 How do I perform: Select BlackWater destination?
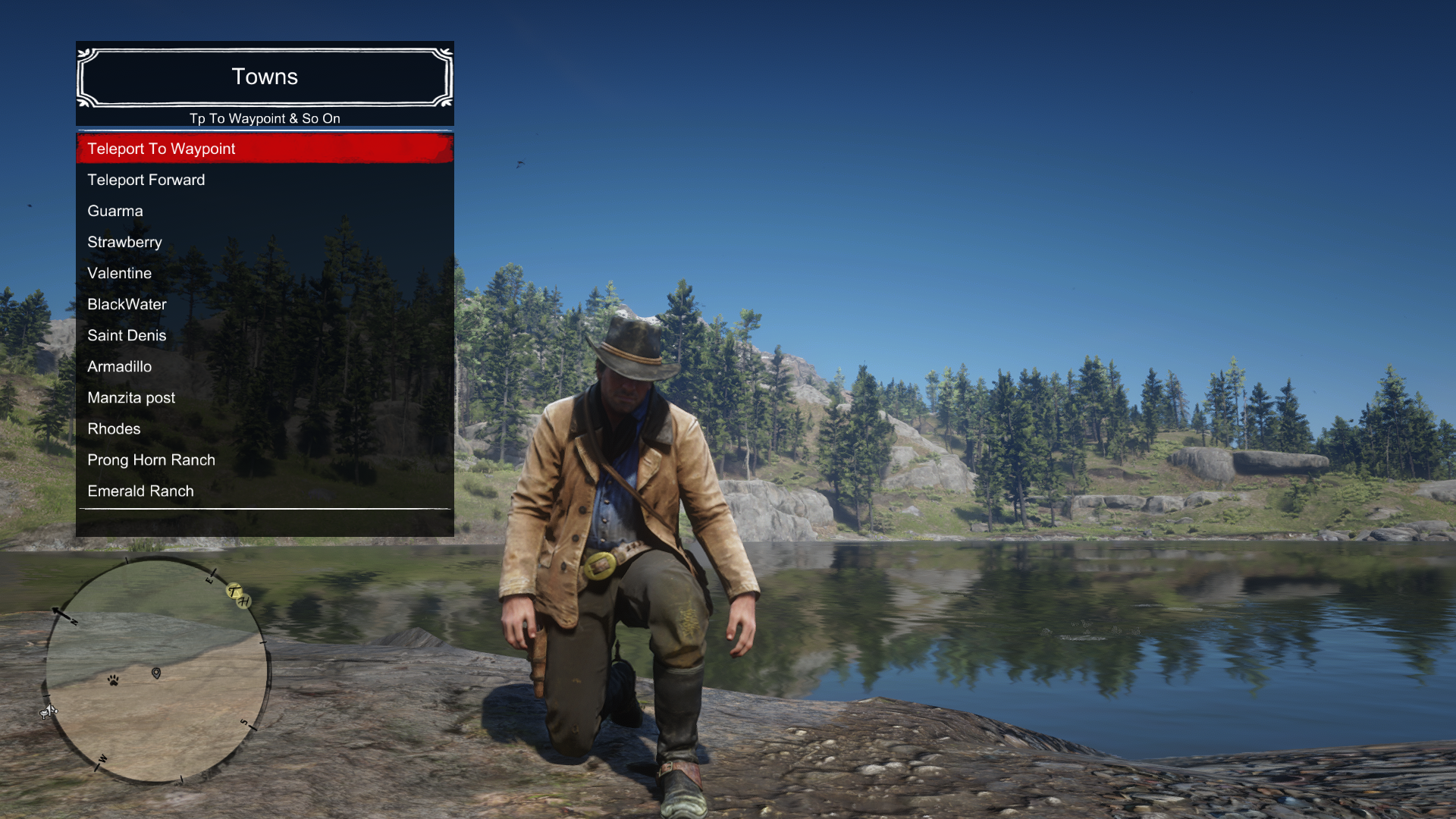pyautogui.click(x=265, y=304)
